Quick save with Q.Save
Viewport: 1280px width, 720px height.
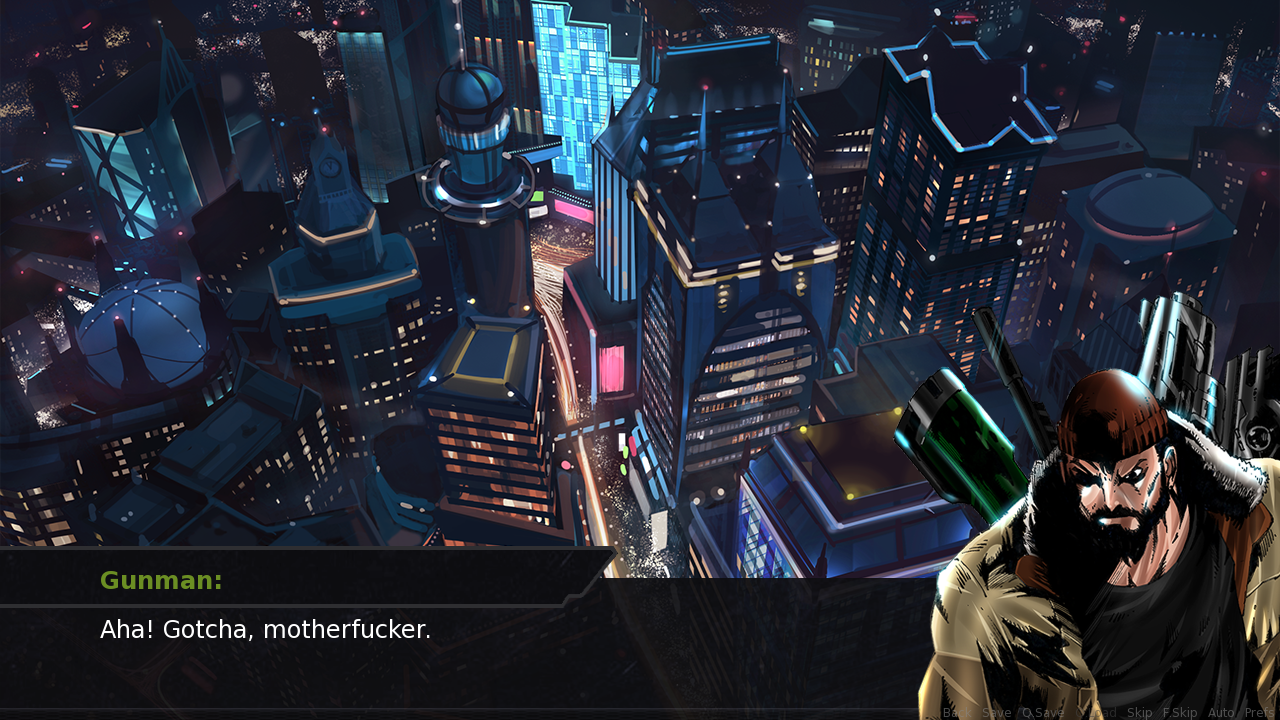click(1043, 713)
